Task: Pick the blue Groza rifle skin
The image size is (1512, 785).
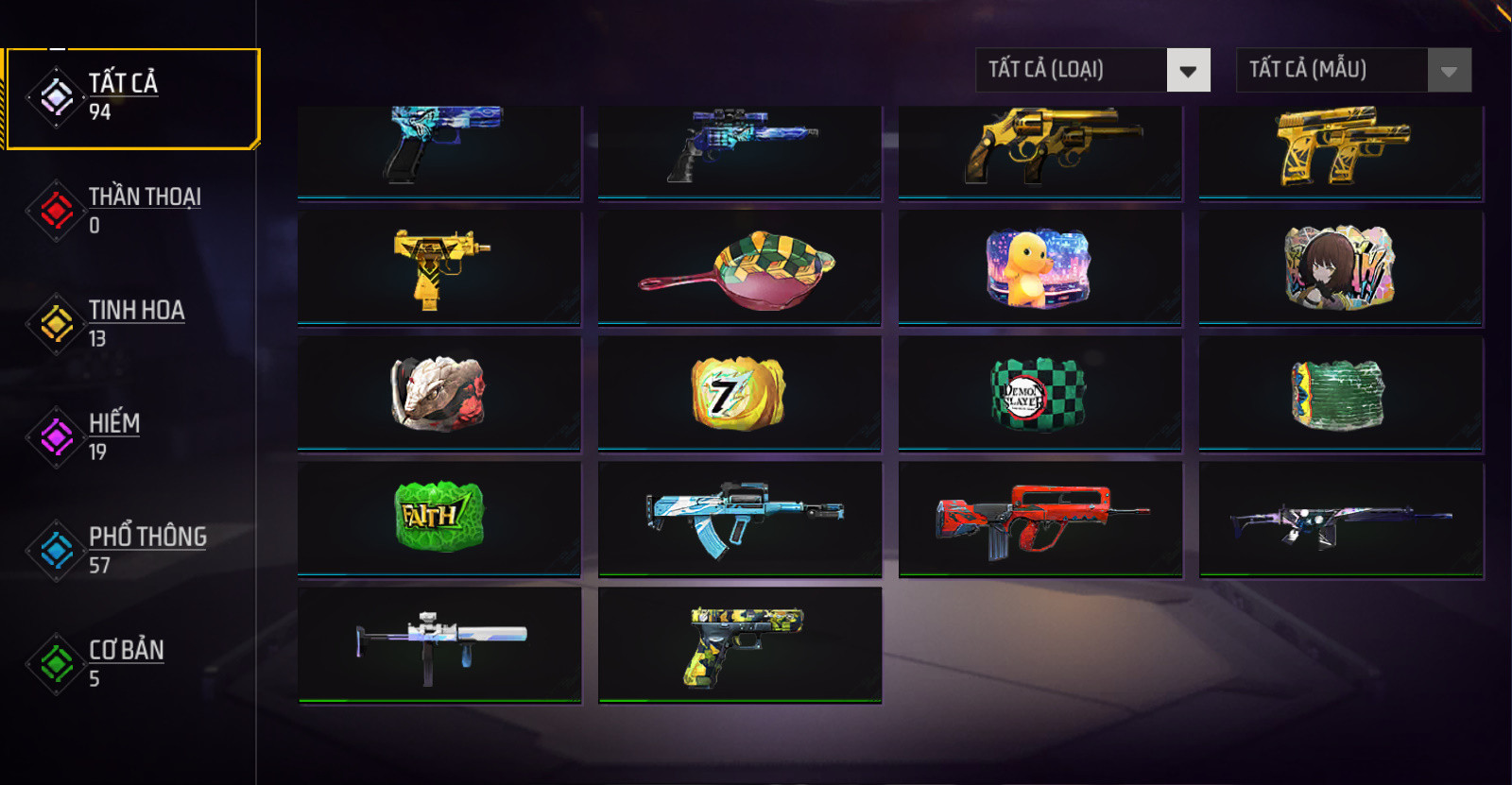Action: (740, 518)
